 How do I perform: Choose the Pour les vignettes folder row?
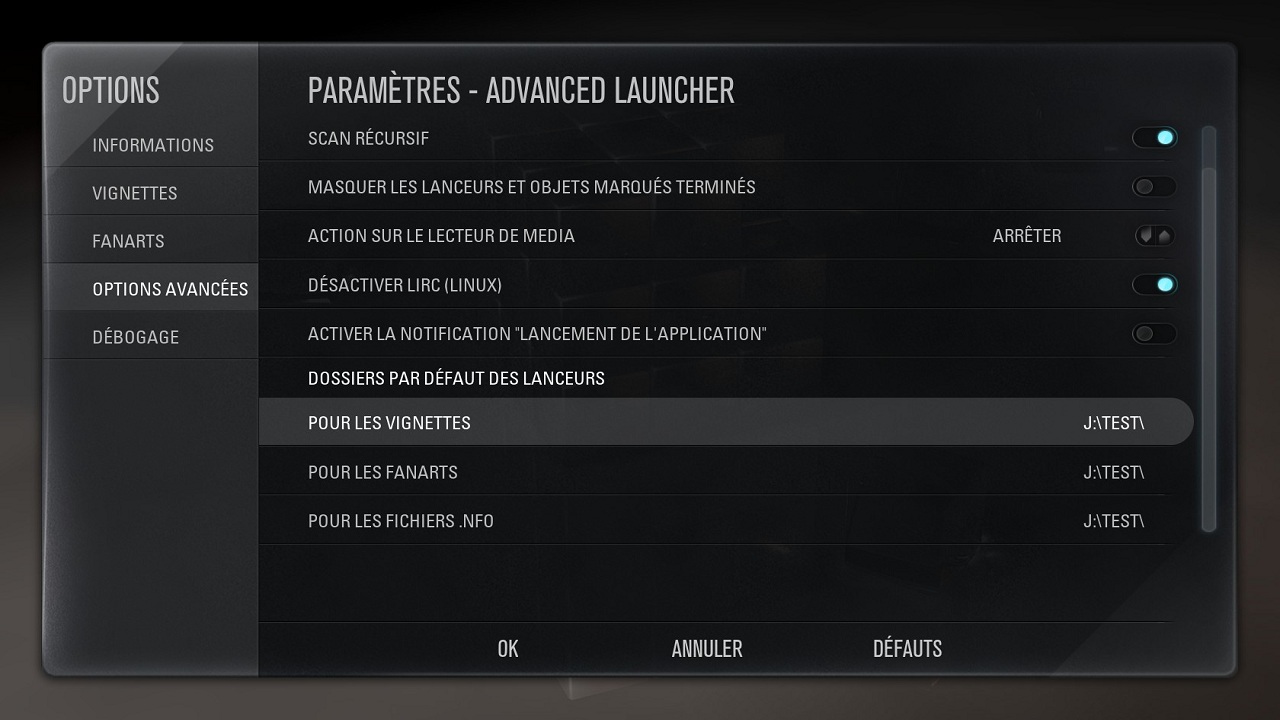pos(725,423)
